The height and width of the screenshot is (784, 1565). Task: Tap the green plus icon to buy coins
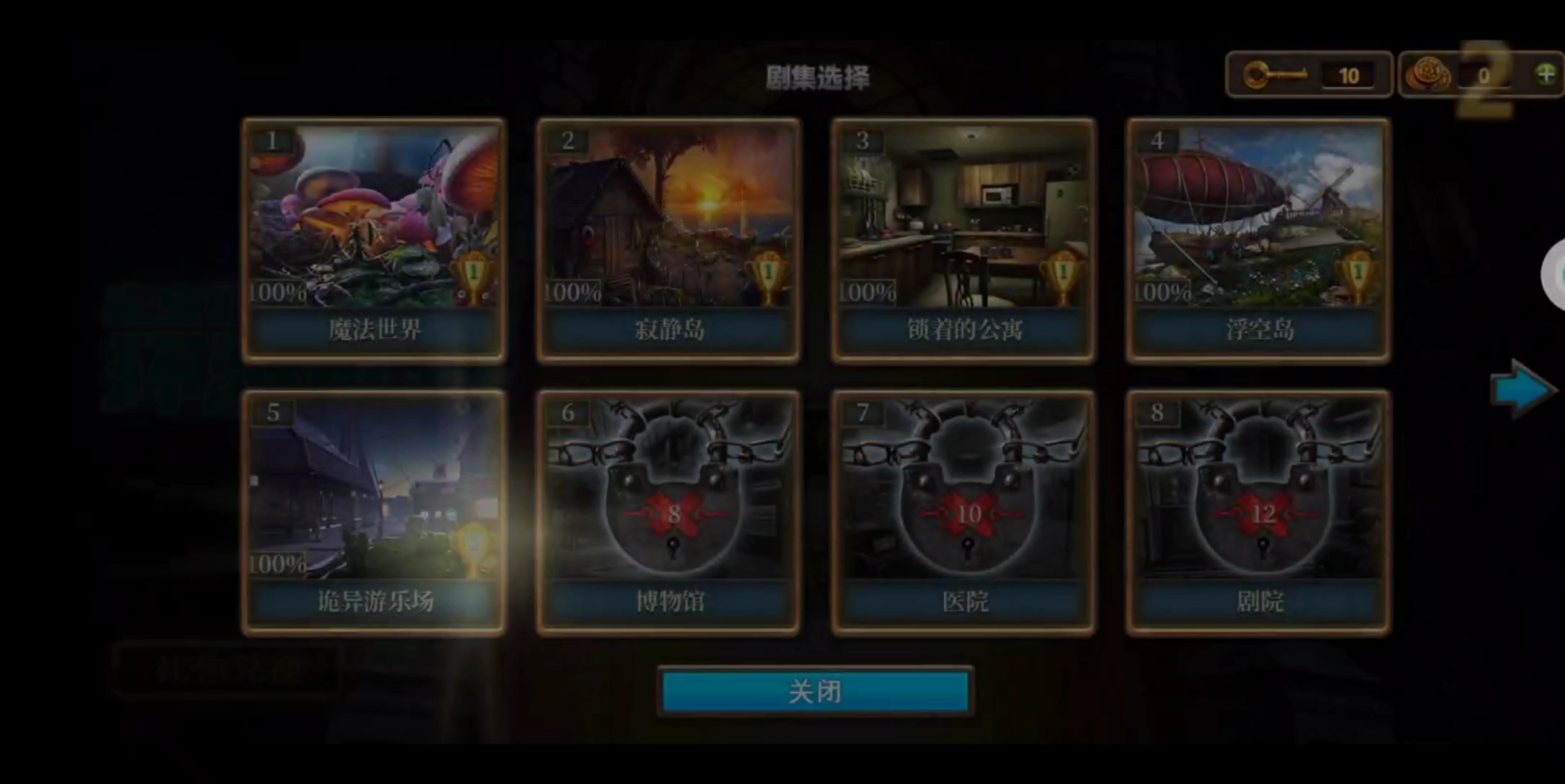click(1542, 72)
